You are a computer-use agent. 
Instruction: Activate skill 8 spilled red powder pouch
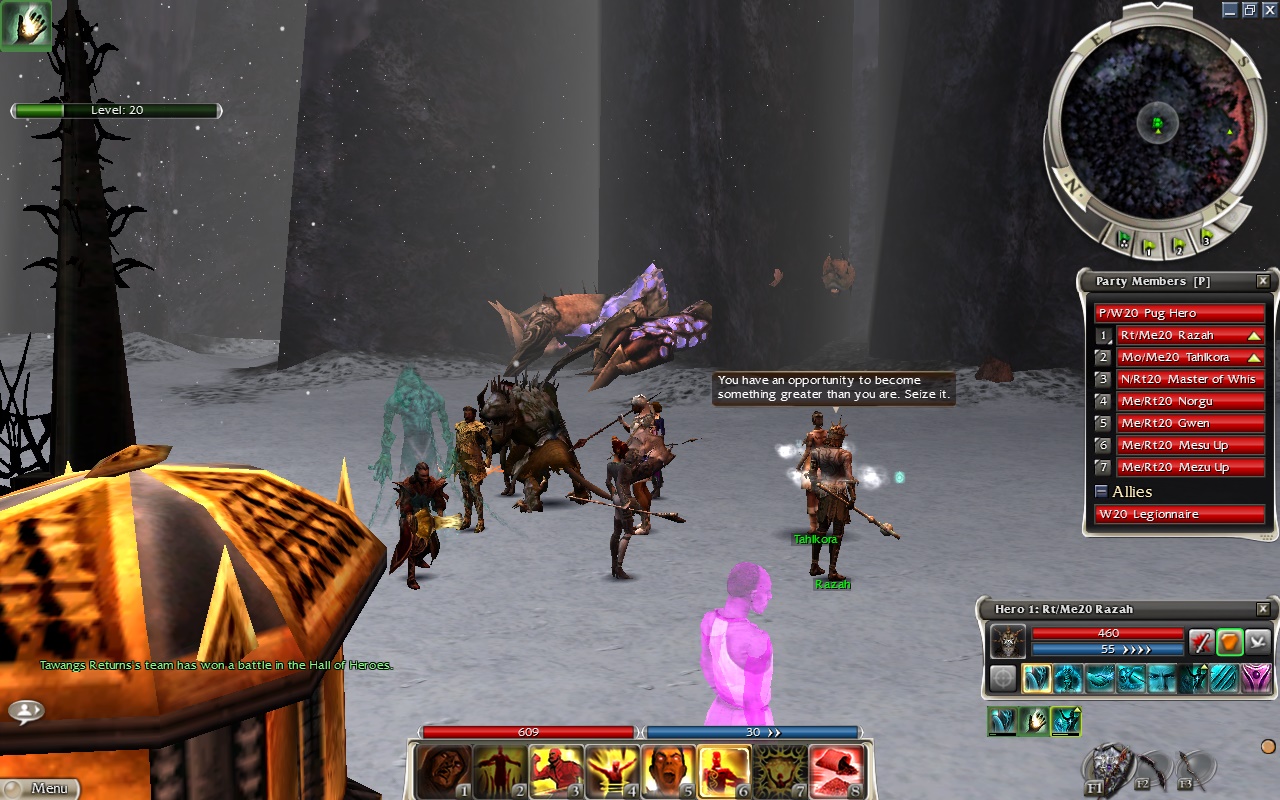pos(835,771)
